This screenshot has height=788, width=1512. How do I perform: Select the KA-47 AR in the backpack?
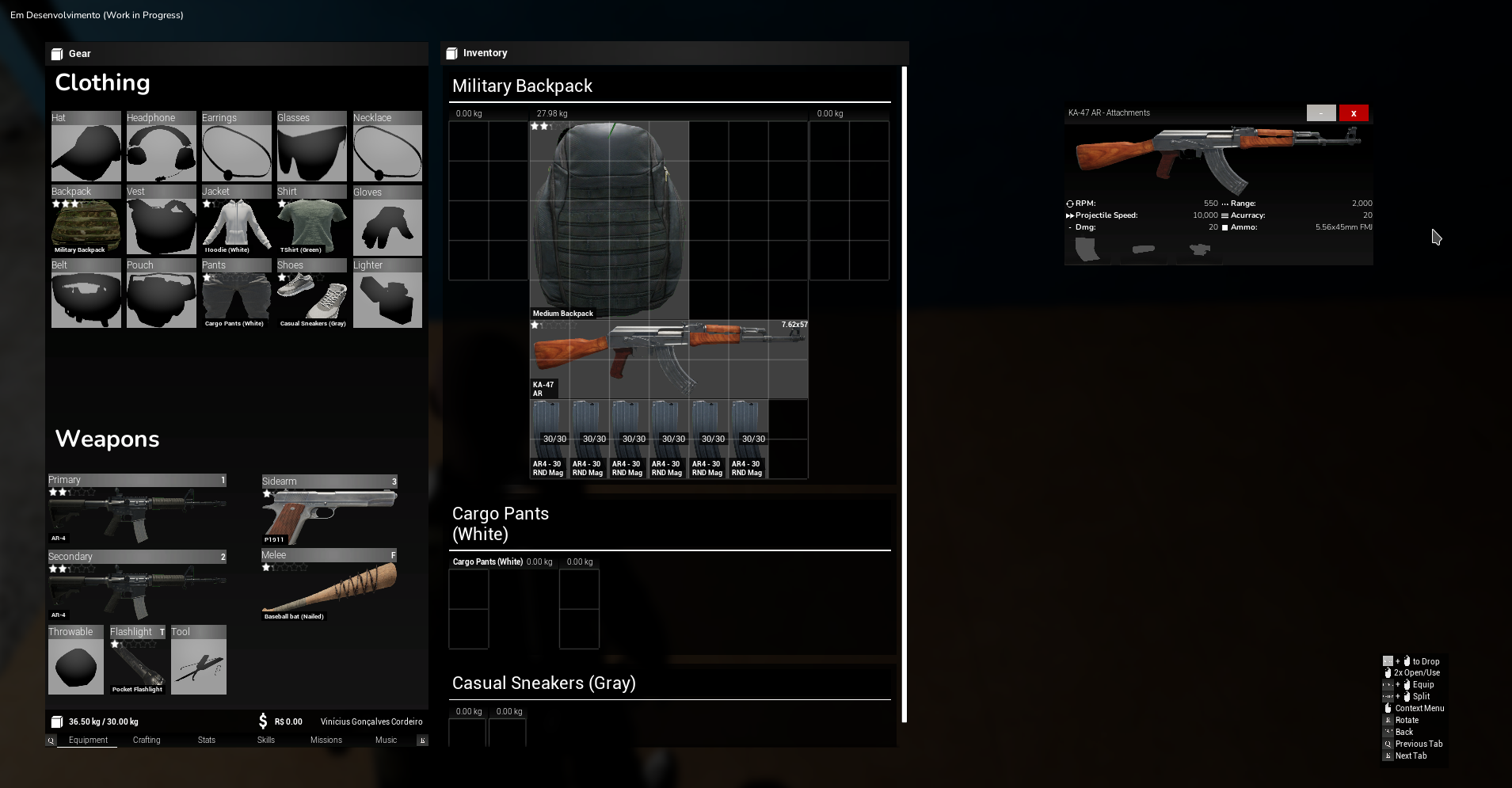pos(668,359)
